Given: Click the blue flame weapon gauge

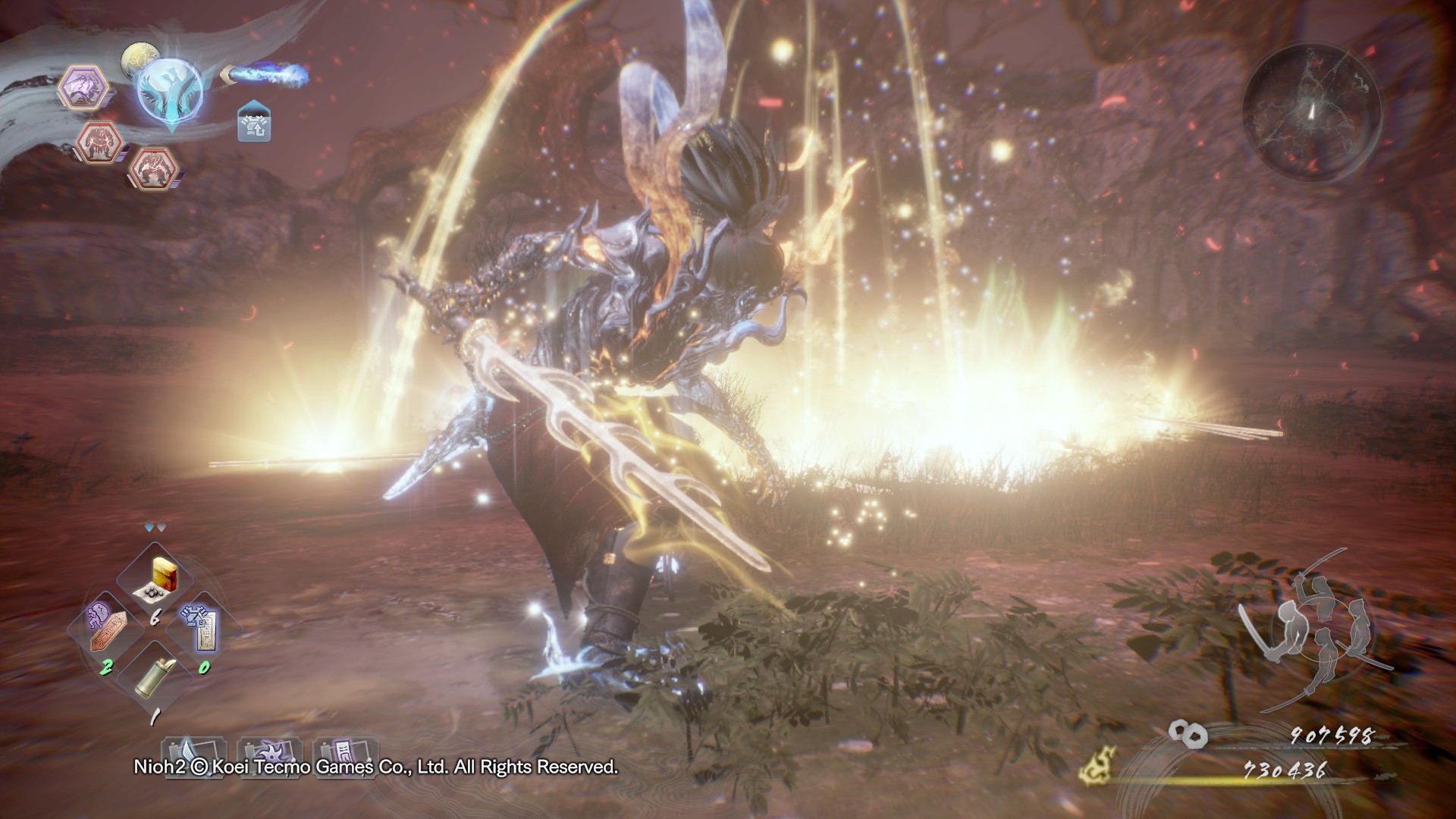Looking at the screenshot, I should (268, 74).
